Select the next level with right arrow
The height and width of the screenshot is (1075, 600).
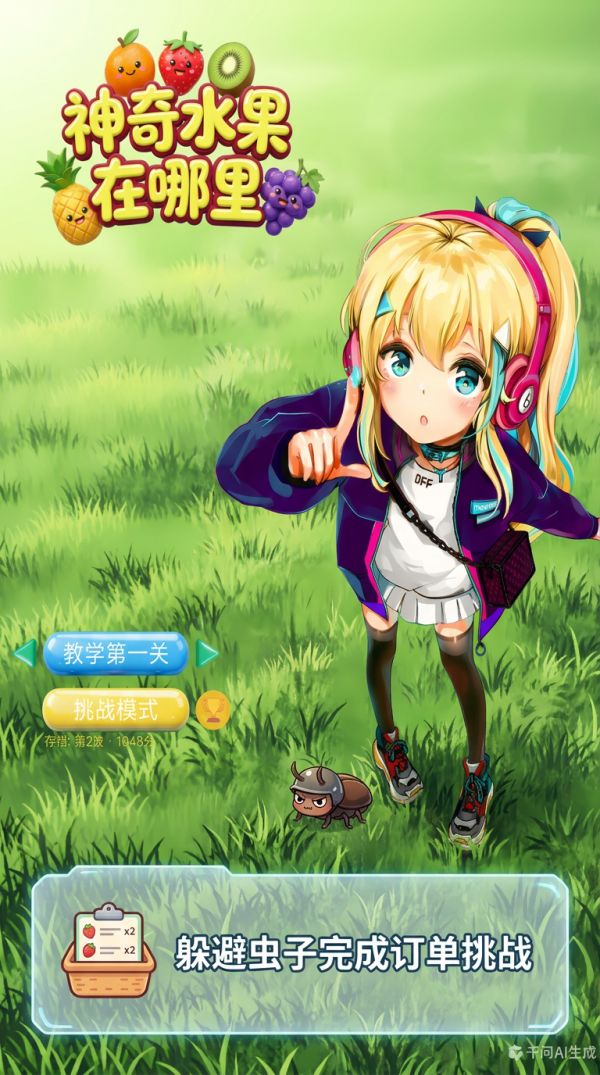207,653
